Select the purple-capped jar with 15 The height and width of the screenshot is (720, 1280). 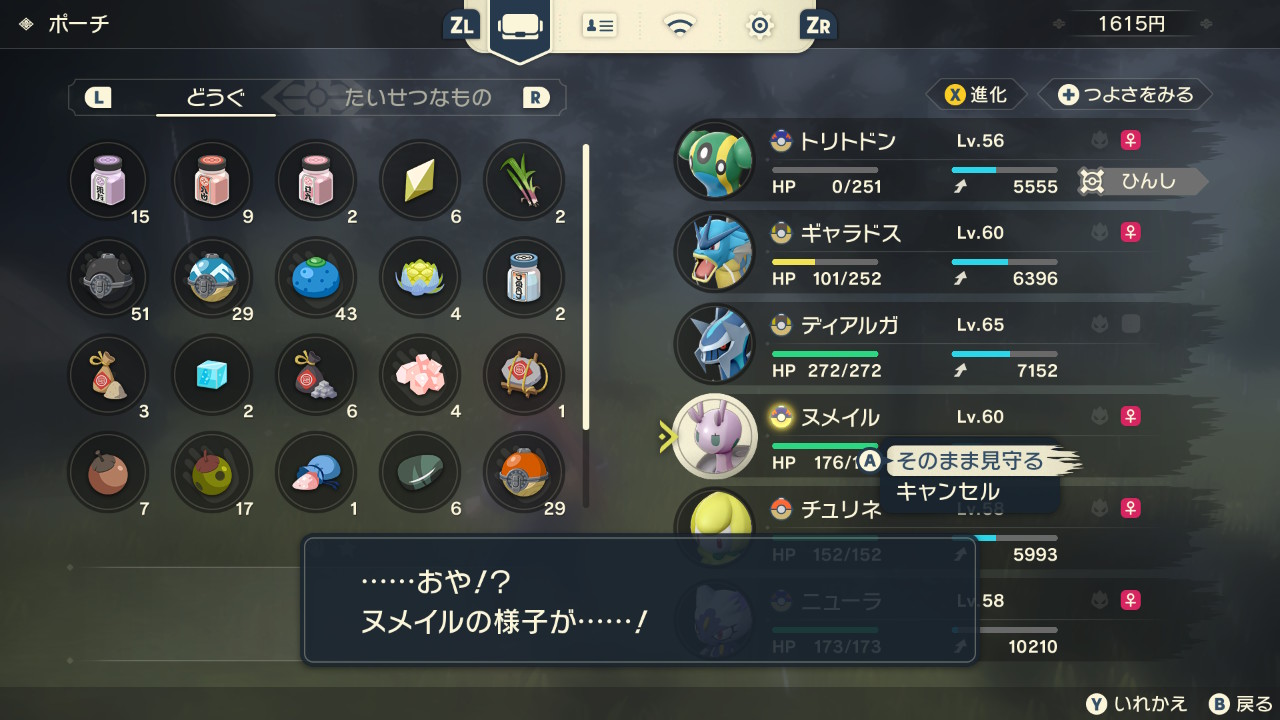108,181
